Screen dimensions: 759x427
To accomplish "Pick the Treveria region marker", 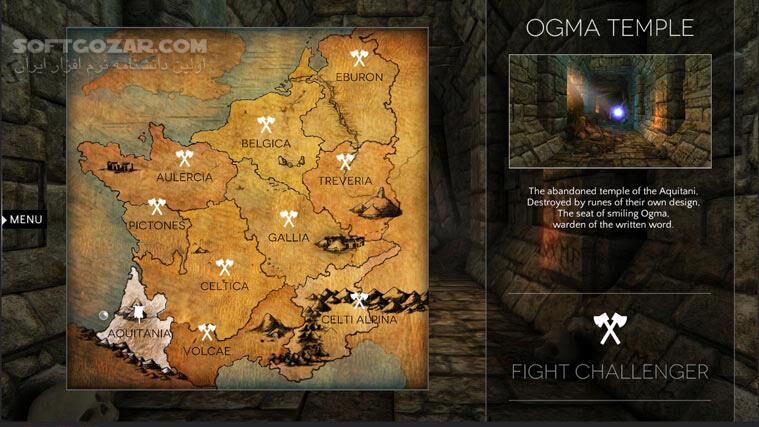I will (x=345, y=160).
